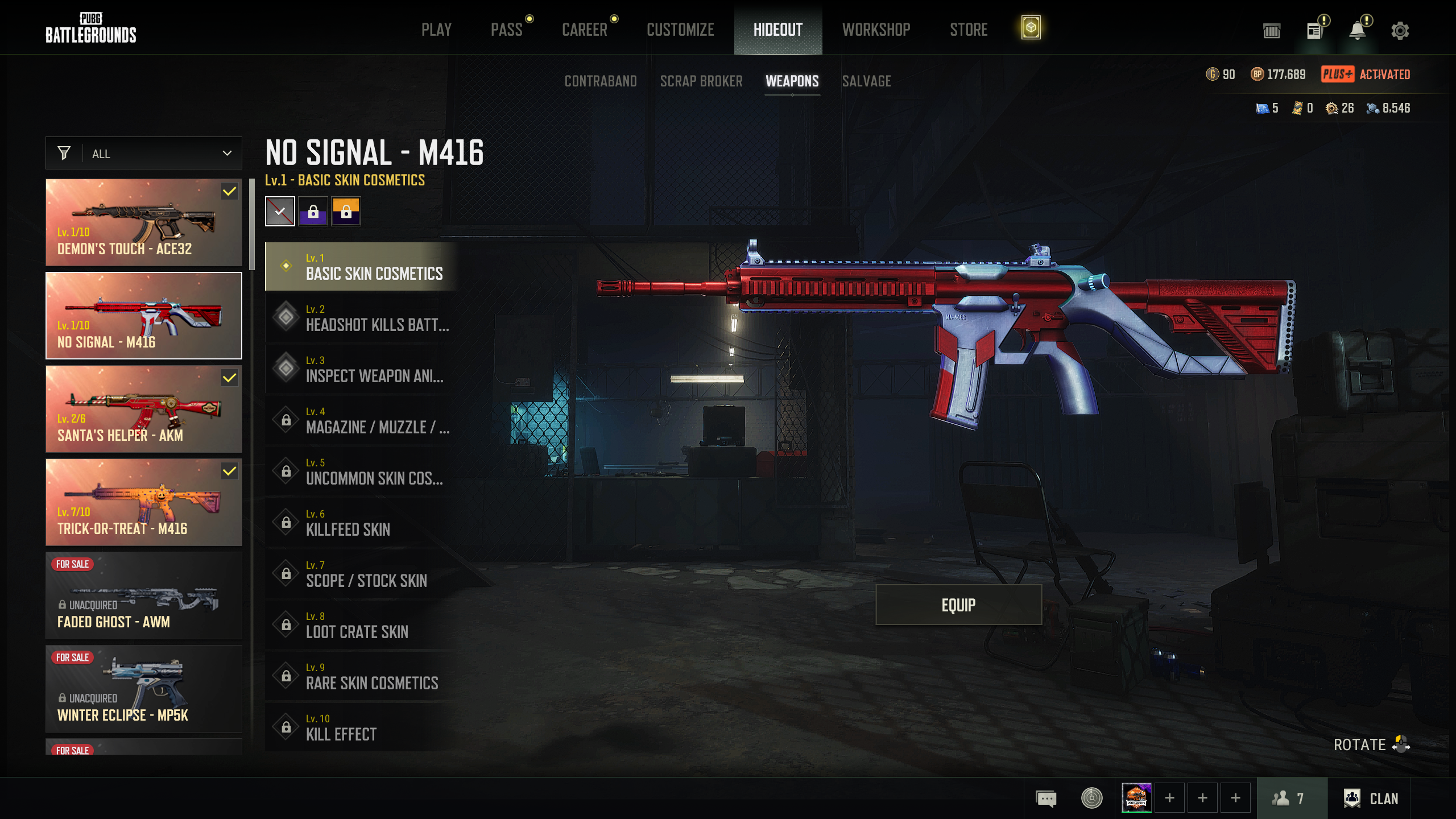Viewport: 1456px width, 819px height.
Task: Select the locked orange skin color swatch
Action: [x=346, y=212]
